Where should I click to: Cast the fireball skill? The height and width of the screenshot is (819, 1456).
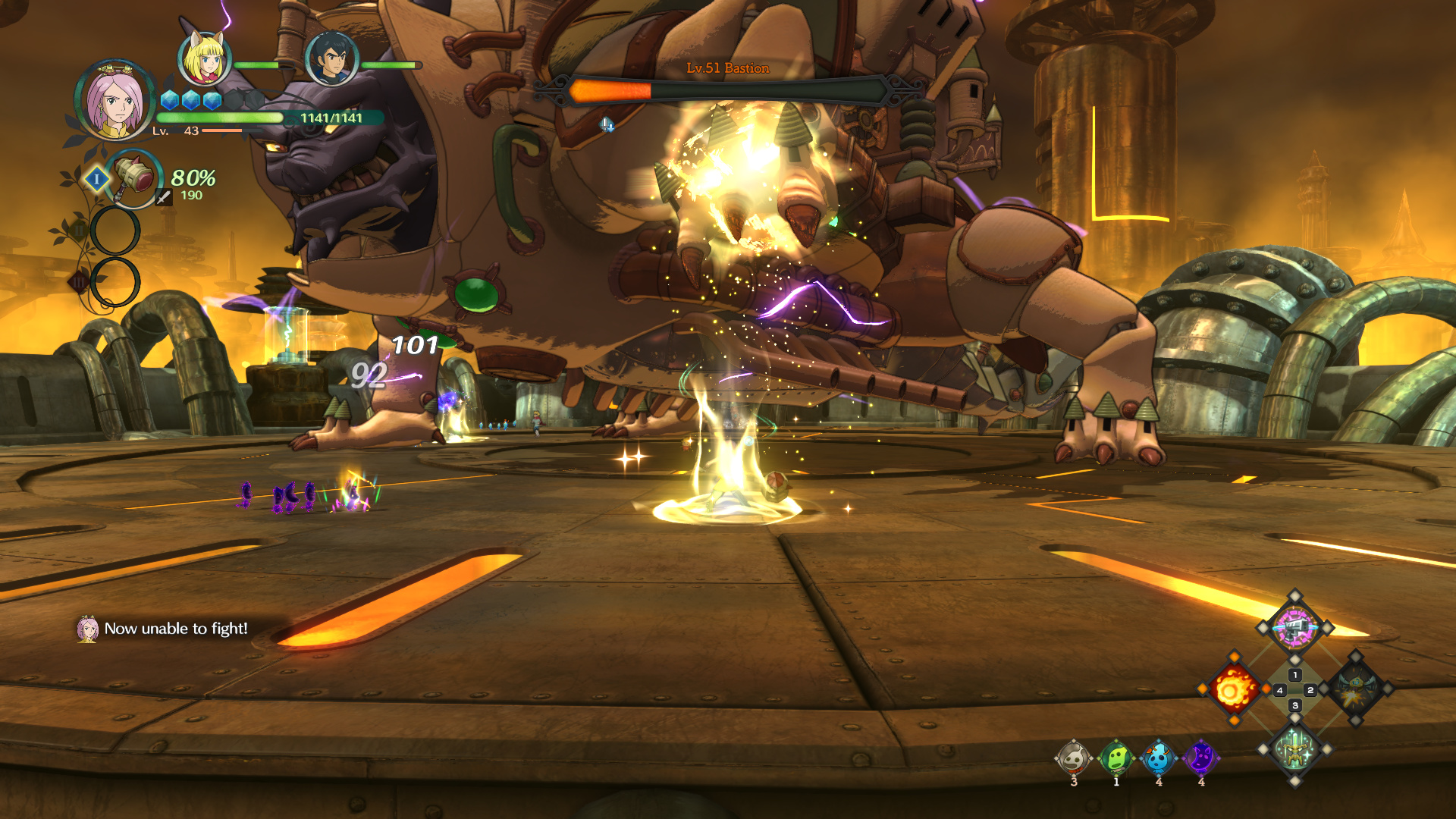point(1232,689)
